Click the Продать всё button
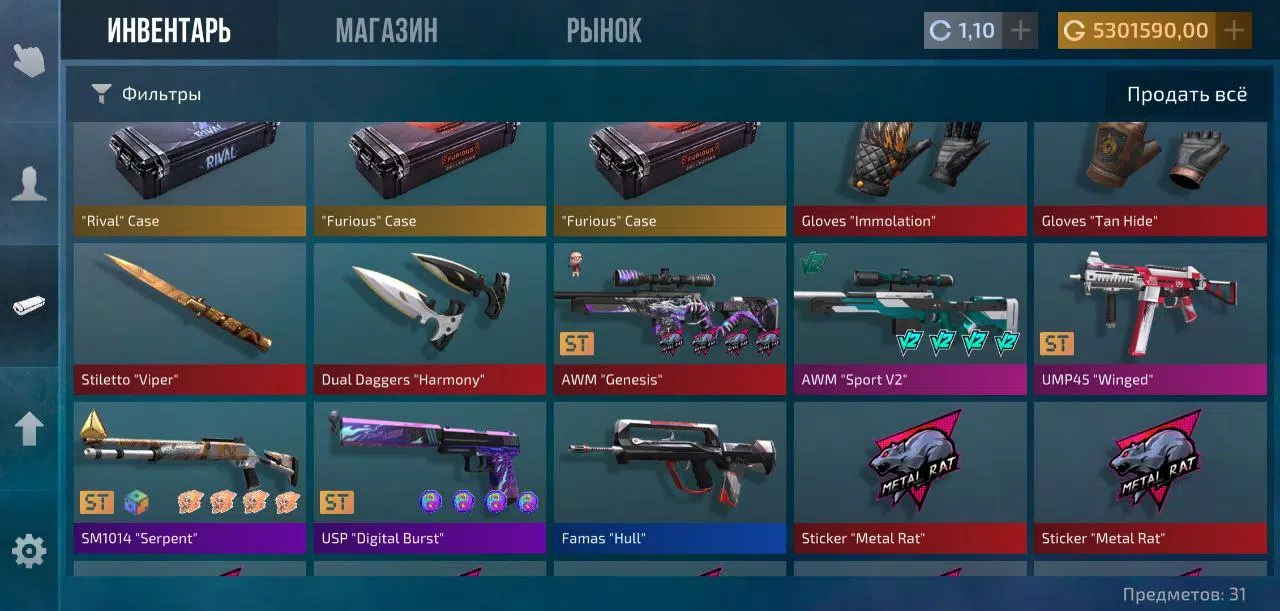The height and width of the screenshot is (611, 1280). [x=1186, y=95]
